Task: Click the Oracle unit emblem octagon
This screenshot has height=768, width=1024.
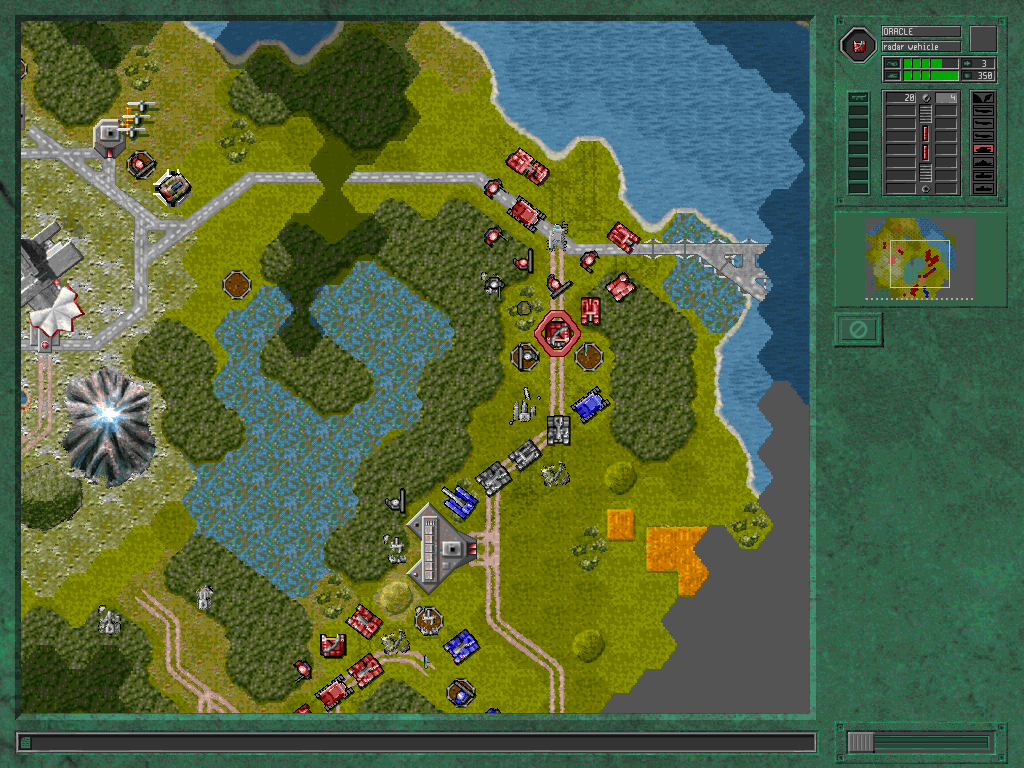Action: [858, 44]
